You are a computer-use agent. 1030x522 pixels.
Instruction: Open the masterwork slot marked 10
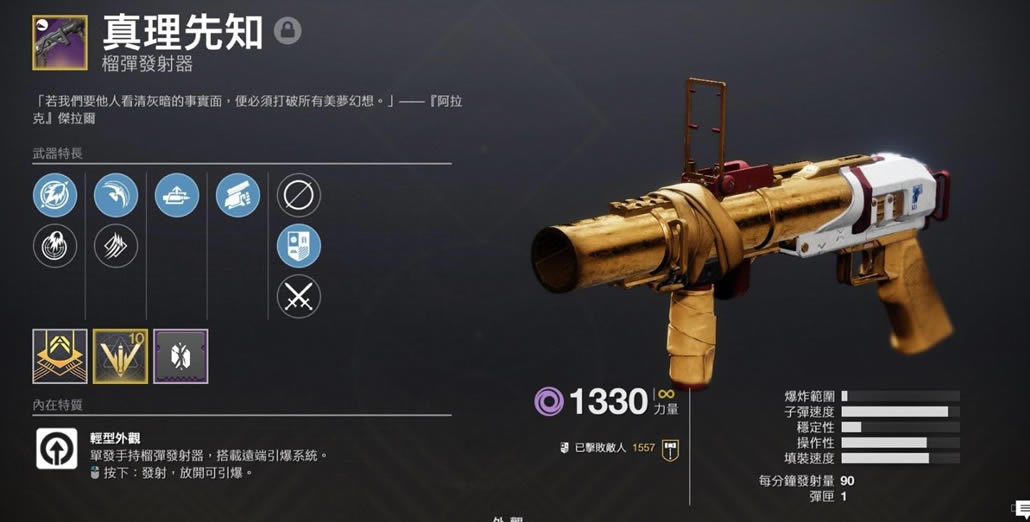tap(120, 357)
